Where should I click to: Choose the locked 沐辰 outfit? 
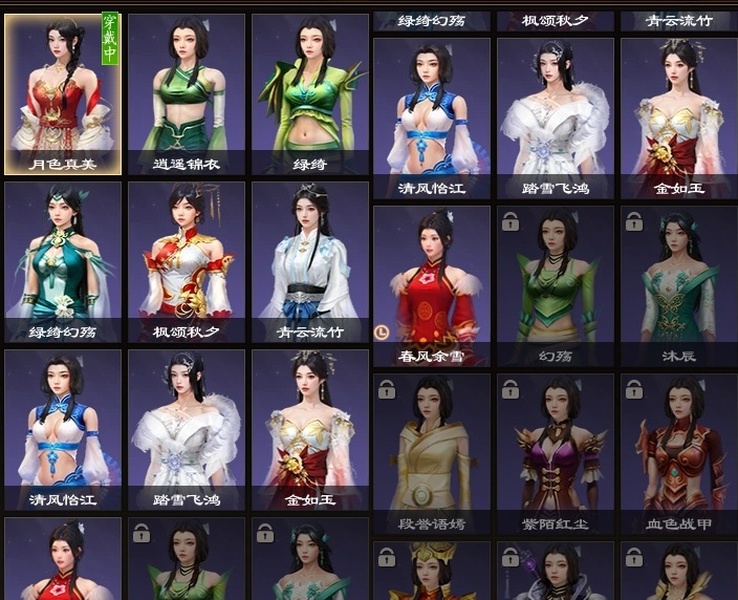(x=679, y=284)
